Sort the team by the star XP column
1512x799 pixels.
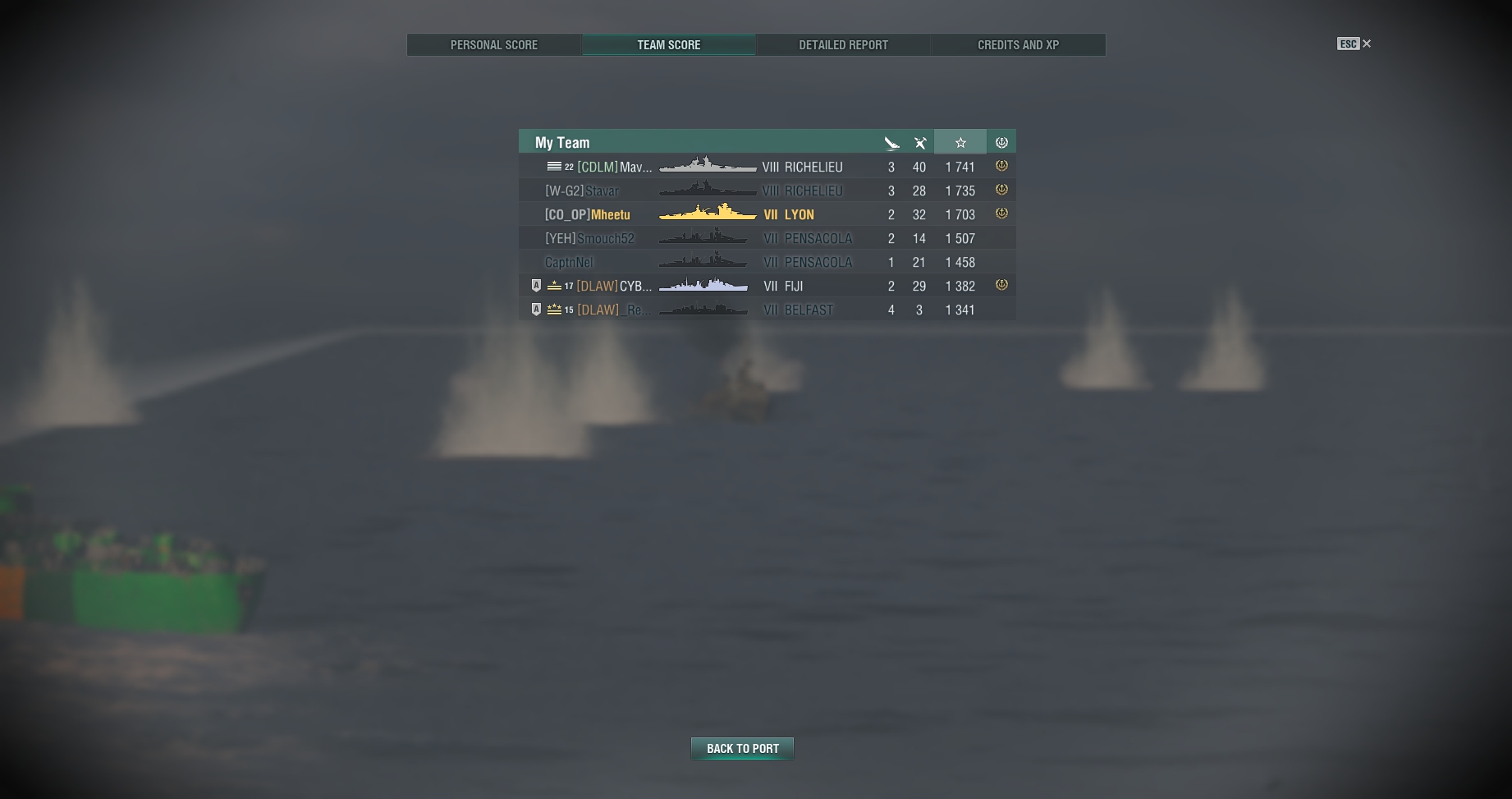[960, 142]
